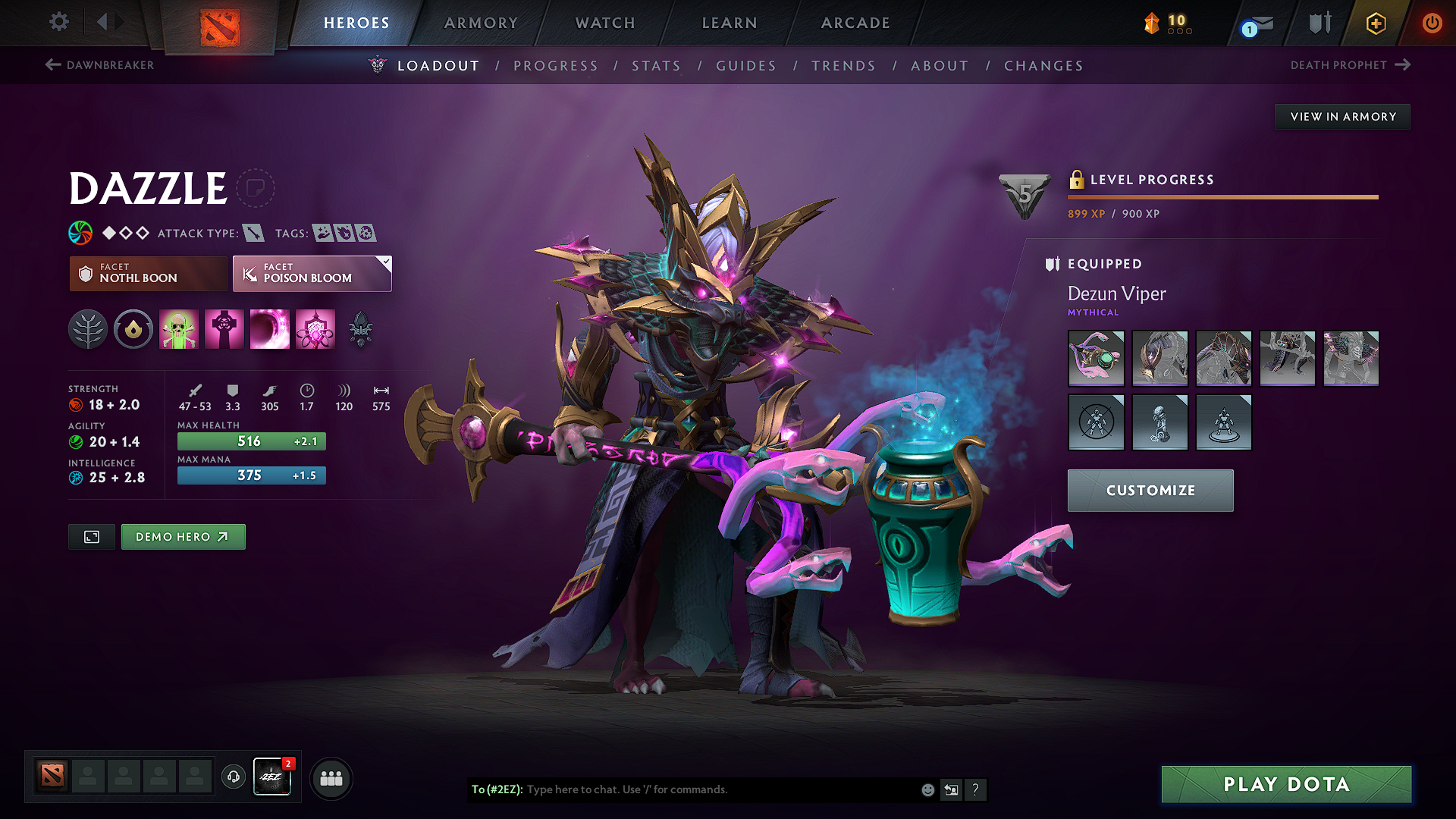View the Shadow Wave ability icon
The height and width of the screenshot is (819, 1456).
coord(269,329)
